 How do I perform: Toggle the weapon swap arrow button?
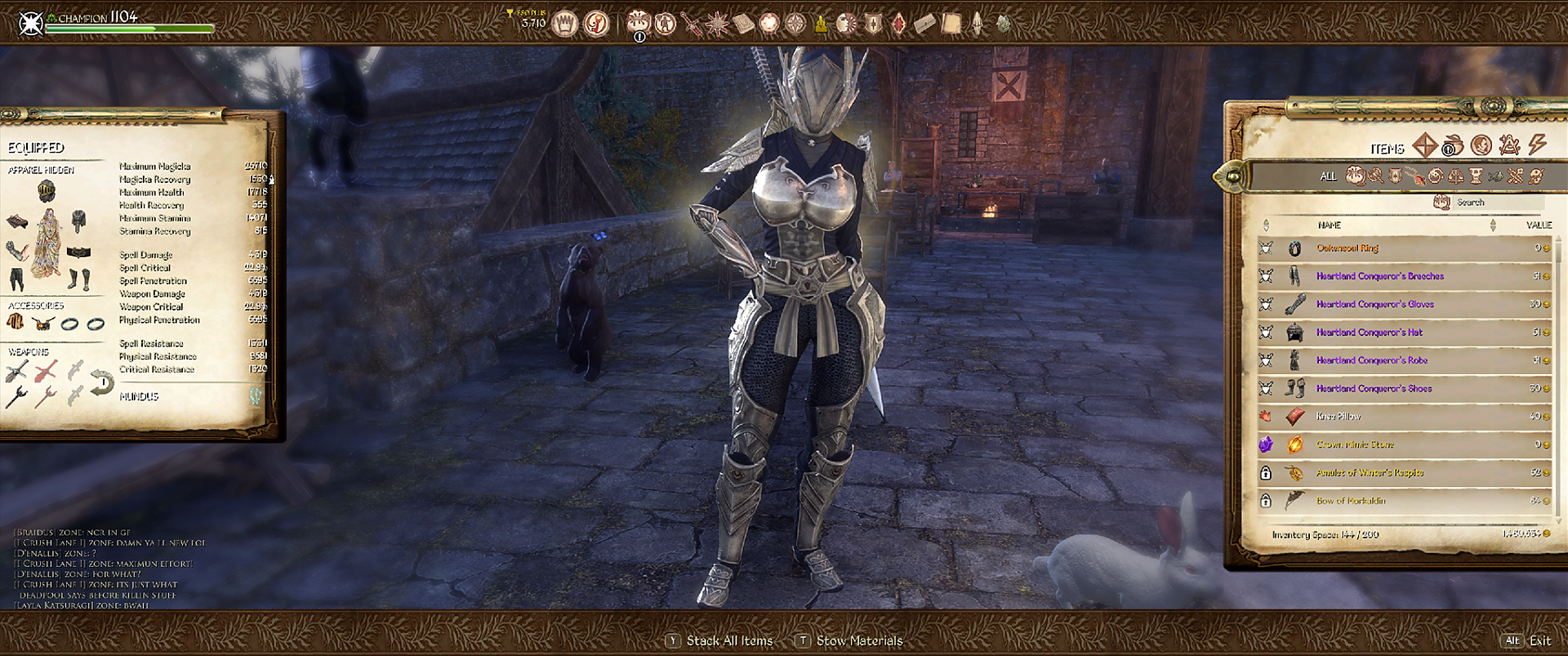(101, 383)
